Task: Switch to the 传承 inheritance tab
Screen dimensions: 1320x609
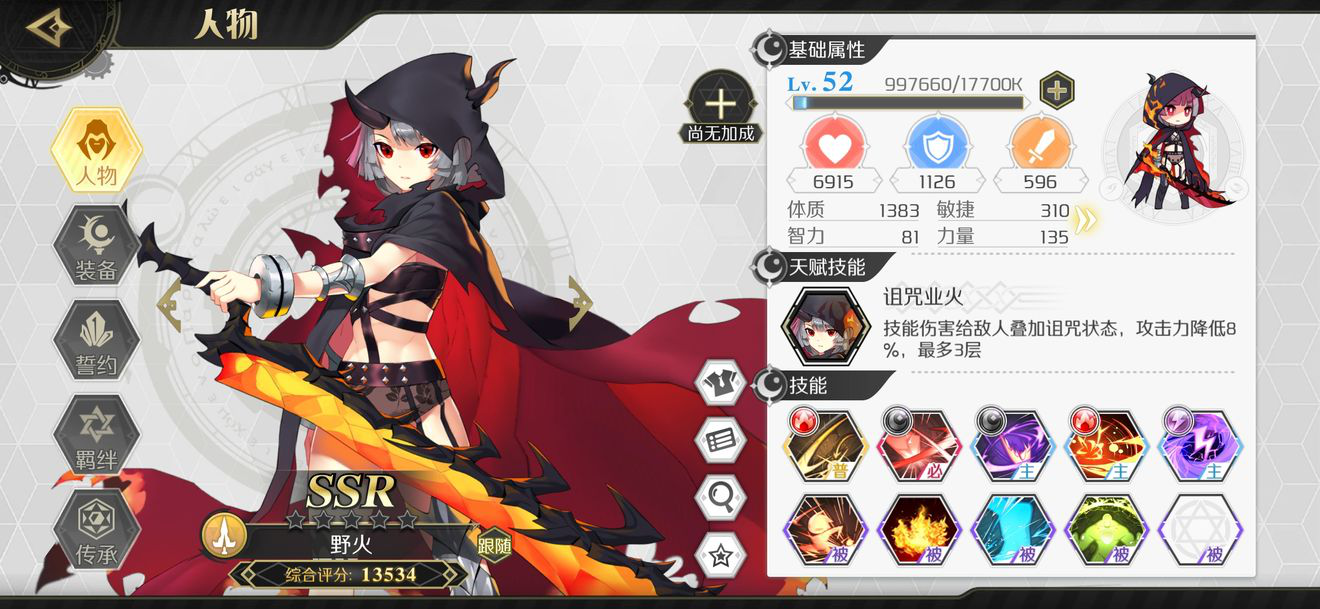Action: click(97, 529)
